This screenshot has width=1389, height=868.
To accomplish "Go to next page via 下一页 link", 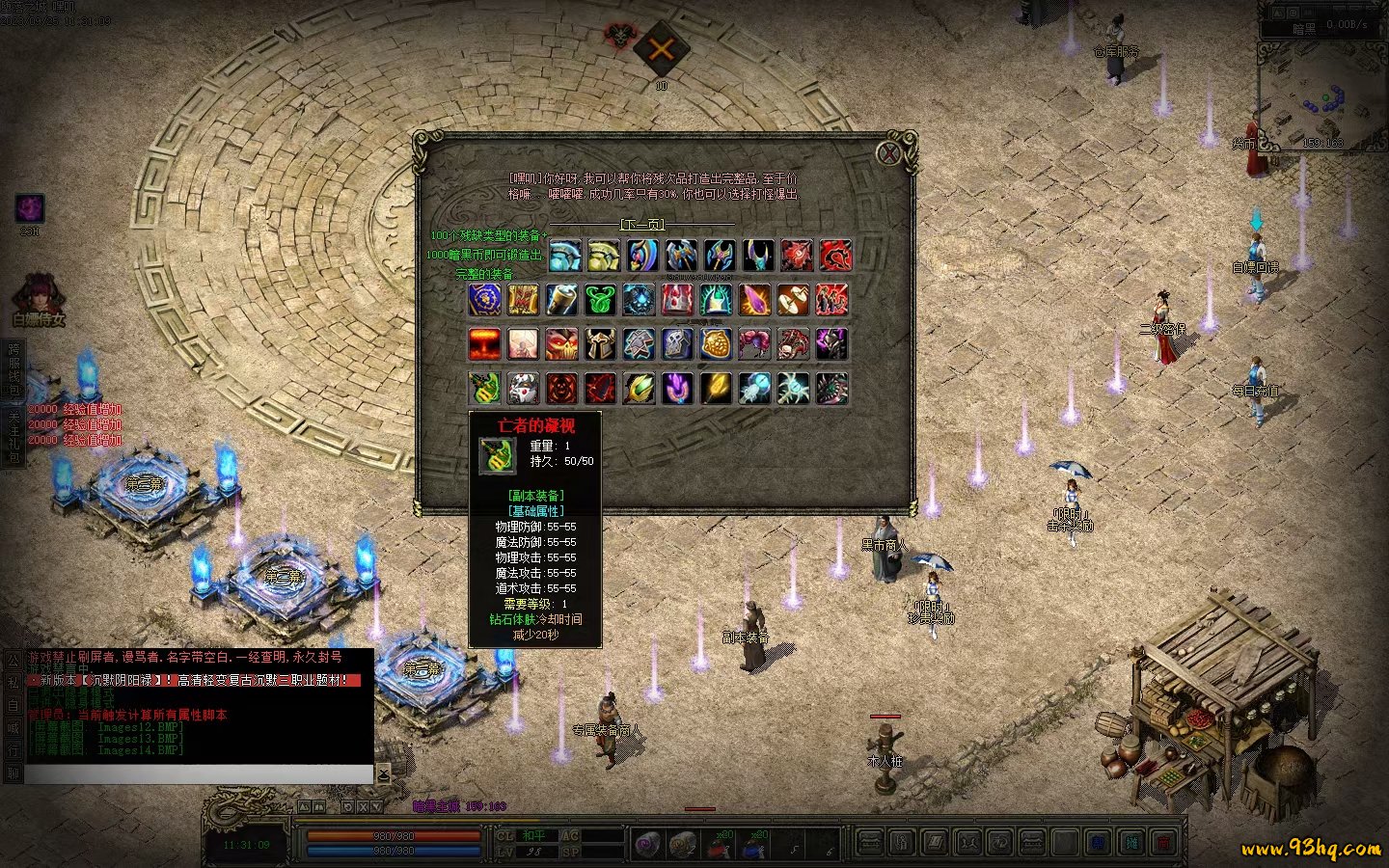I will coord(643,225).
